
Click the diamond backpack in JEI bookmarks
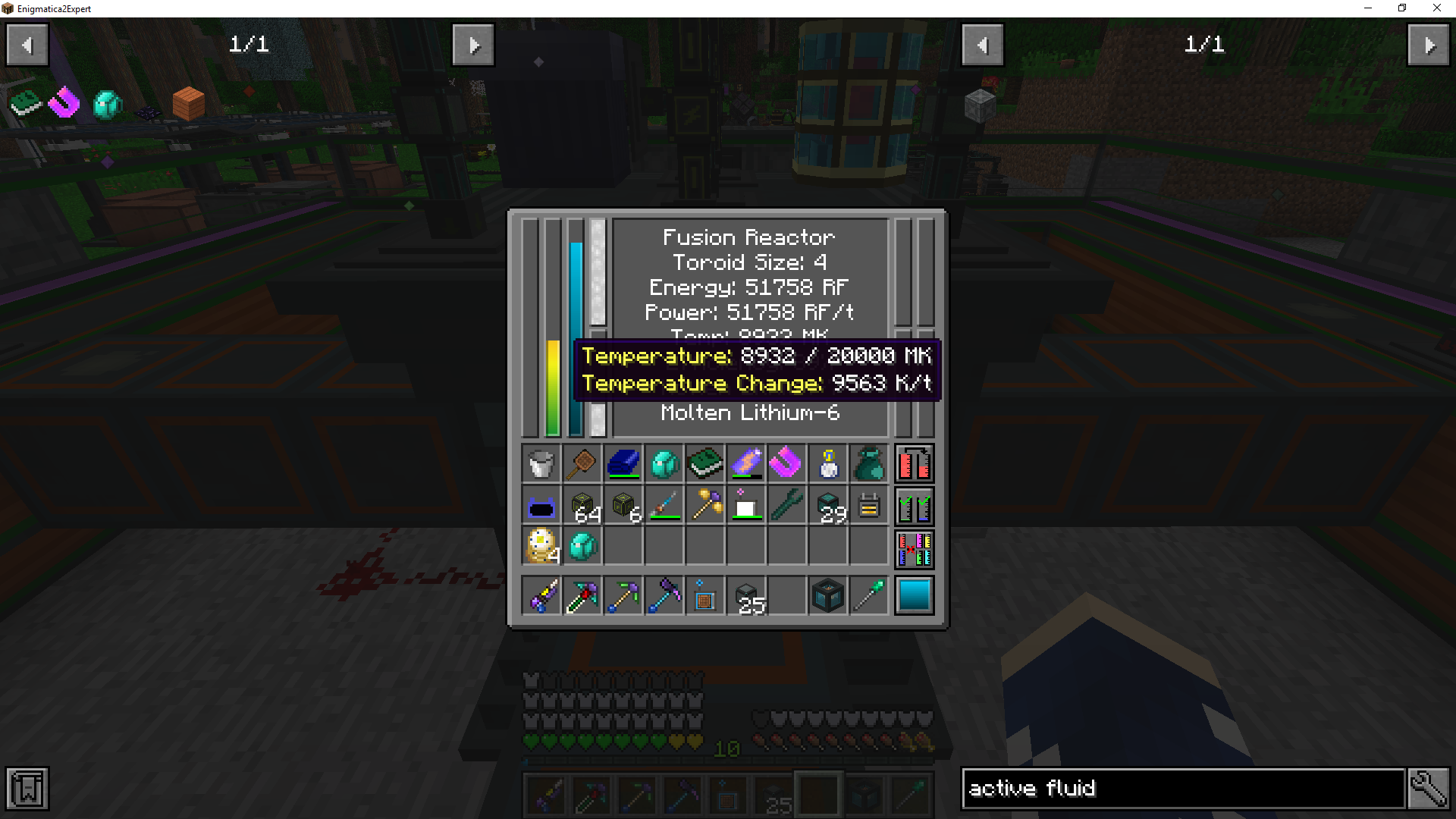(x=106, y=105)
